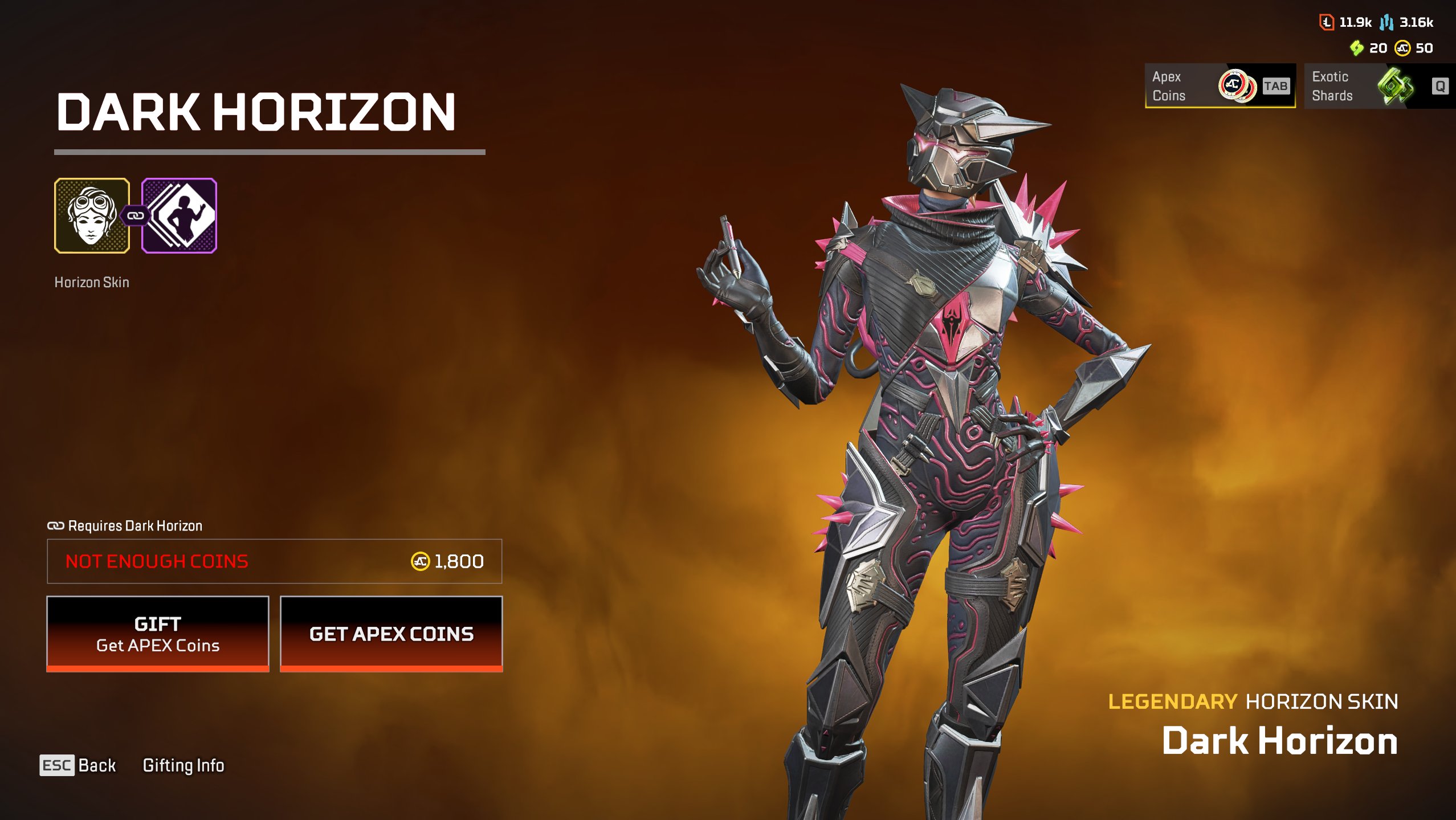
Task: Click the 1,800 coin price row
Action: tap(274, 561)
